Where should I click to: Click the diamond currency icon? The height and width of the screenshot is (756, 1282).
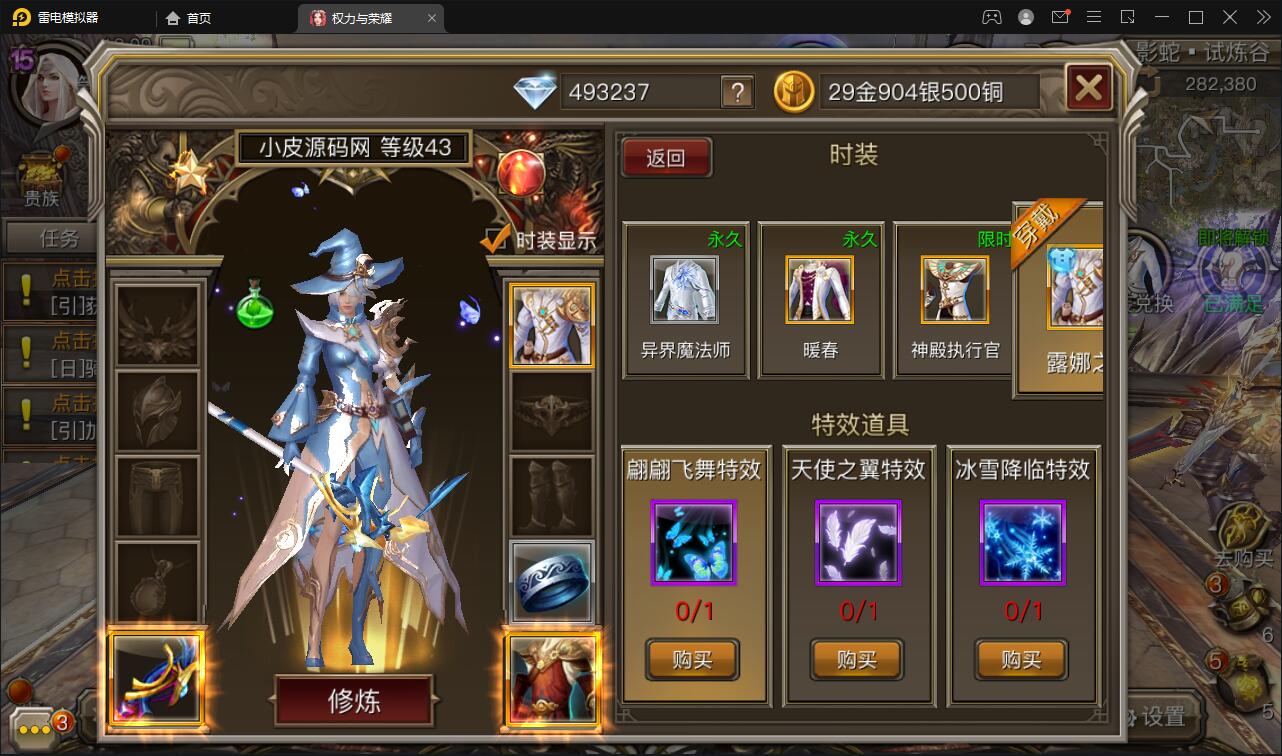pyautogui.click(x=537, y=90)
